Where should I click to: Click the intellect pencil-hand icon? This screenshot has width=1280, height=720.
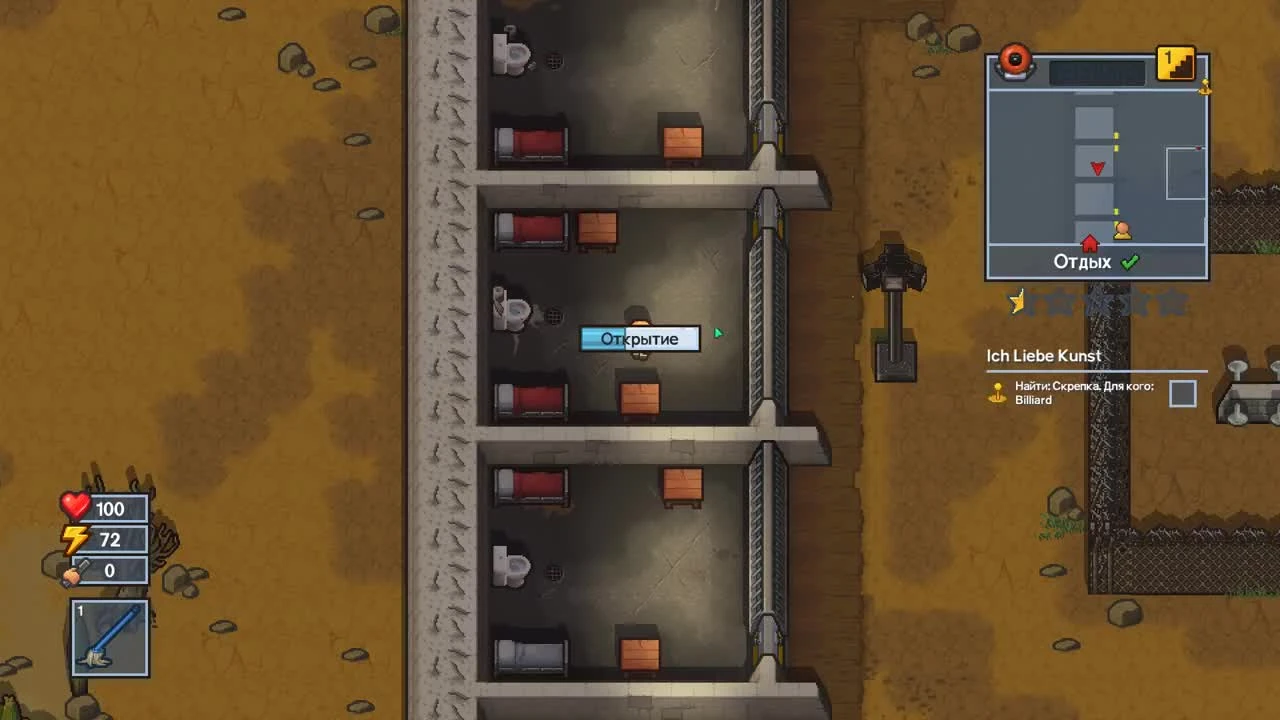pyautogui.click(x=75, y=570)
